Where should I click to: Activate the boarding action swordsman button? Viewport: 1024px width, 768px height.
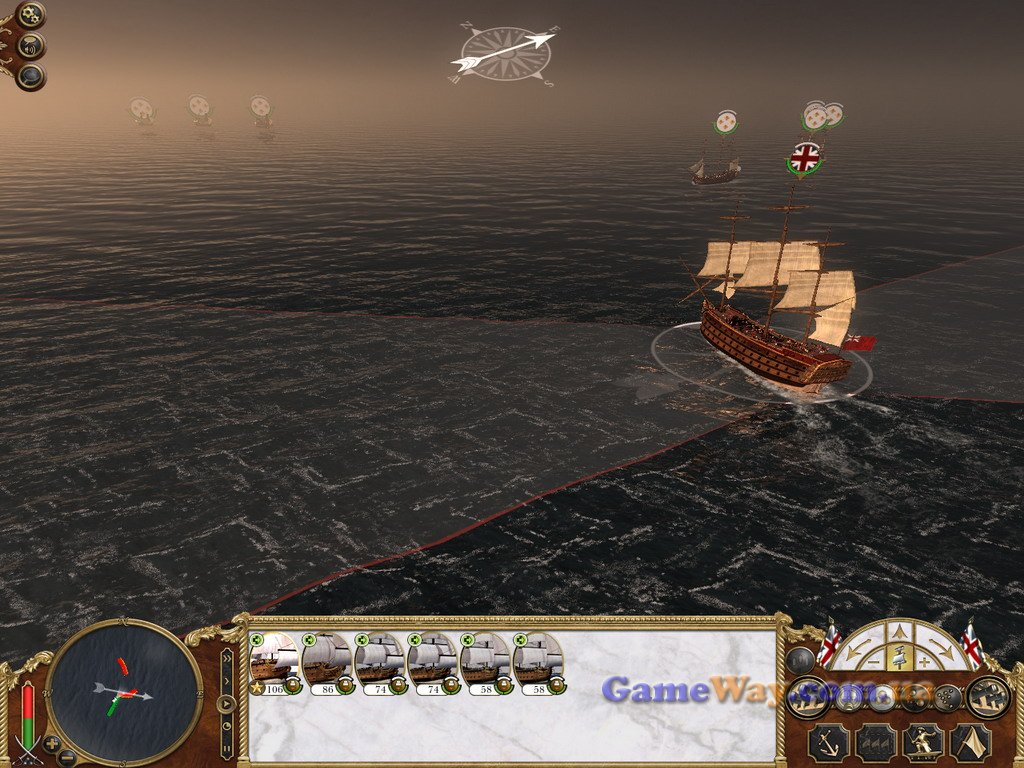[922, 742]
